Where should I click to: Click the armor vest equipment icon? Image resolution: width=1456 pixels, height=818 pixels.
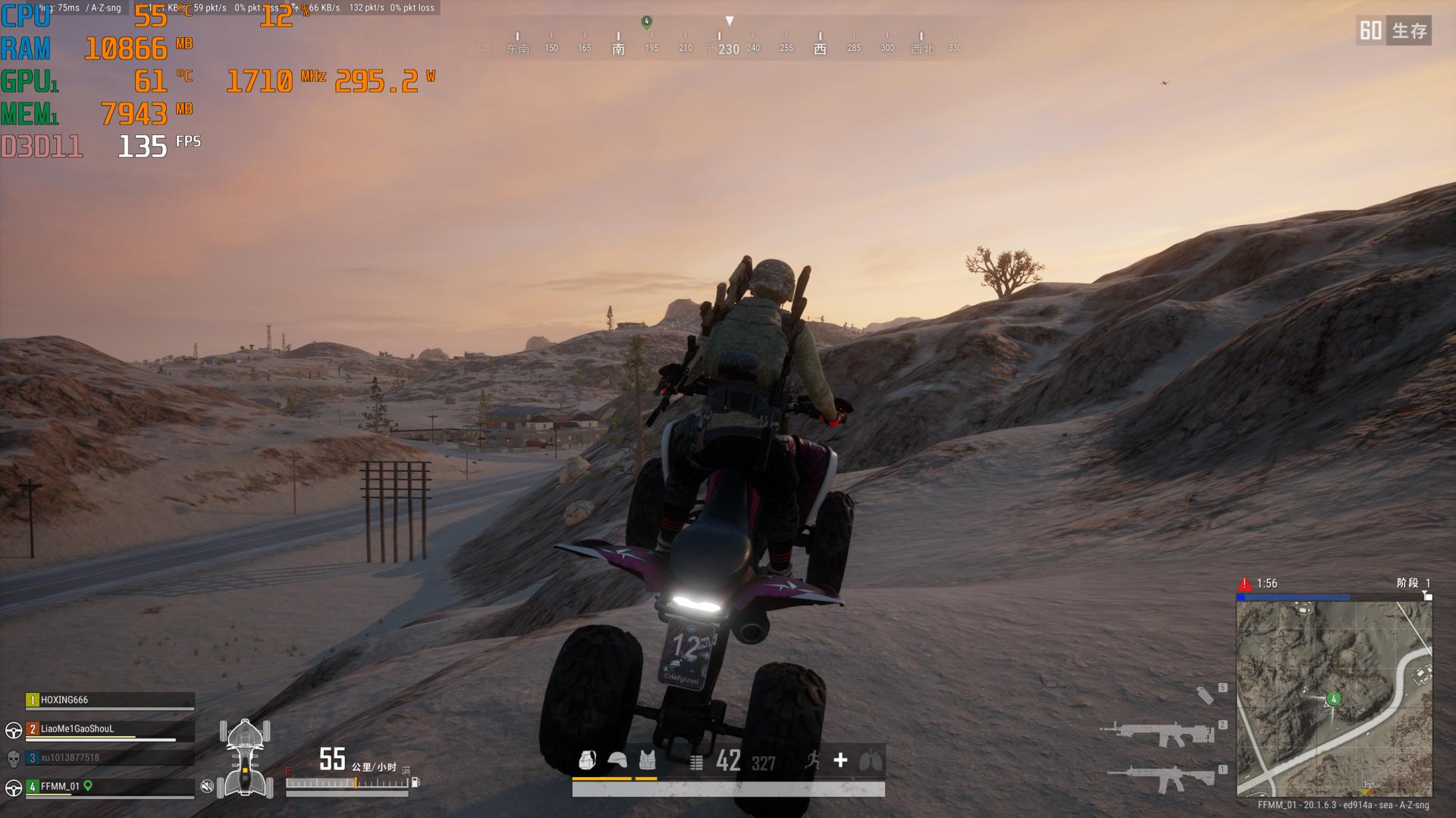[x=647, y=760]
